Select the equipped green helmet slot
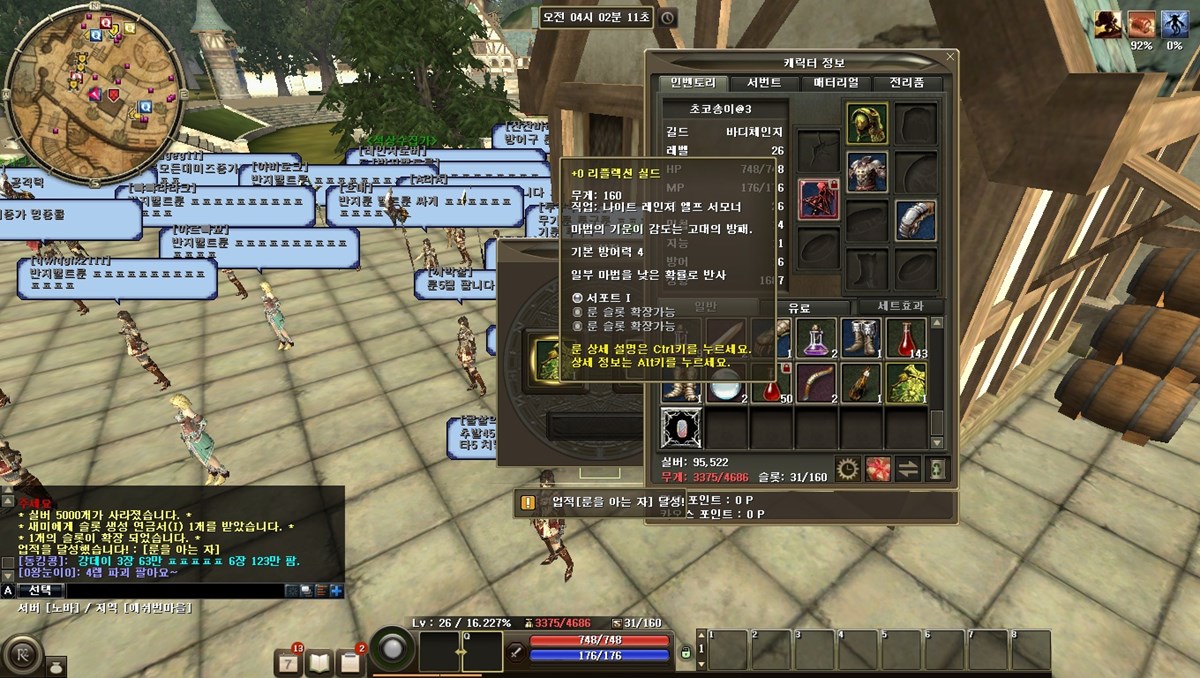 [866, 123]
